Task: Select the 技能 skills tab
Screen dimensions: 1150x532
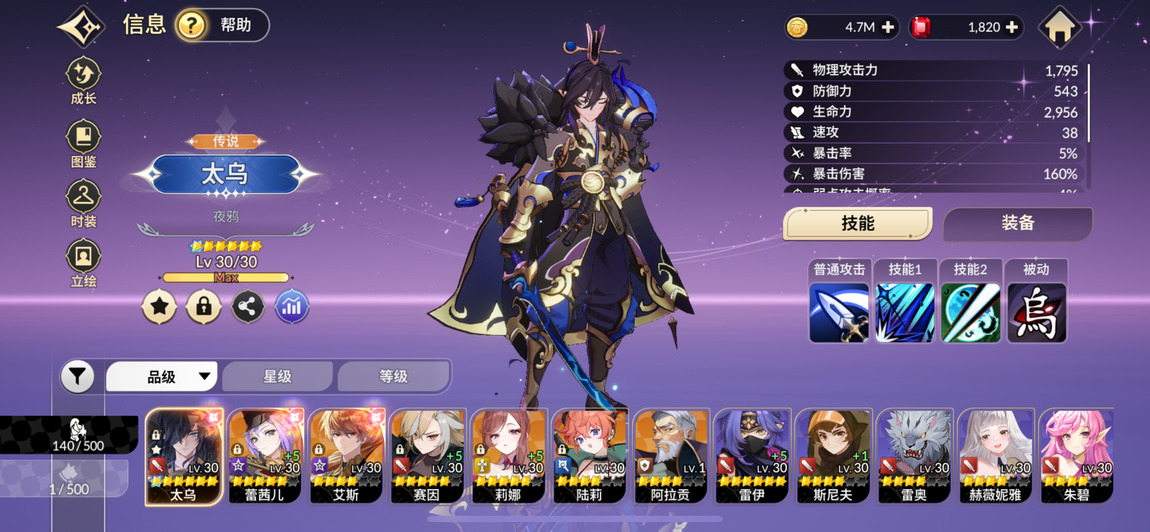Action: point(857,224)
